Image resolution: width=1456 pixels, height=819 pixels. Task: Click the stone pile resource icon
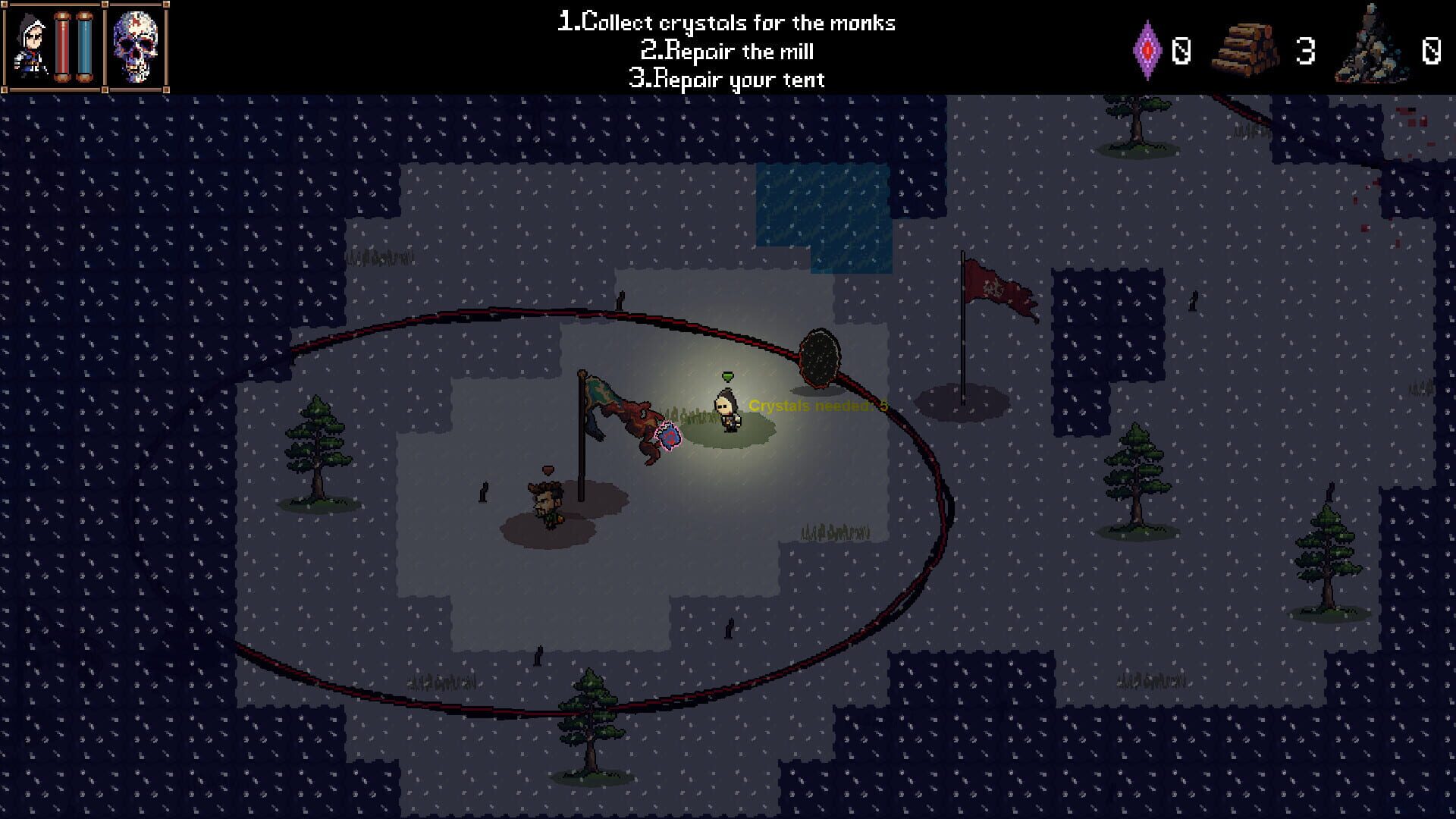point(1370,51)
